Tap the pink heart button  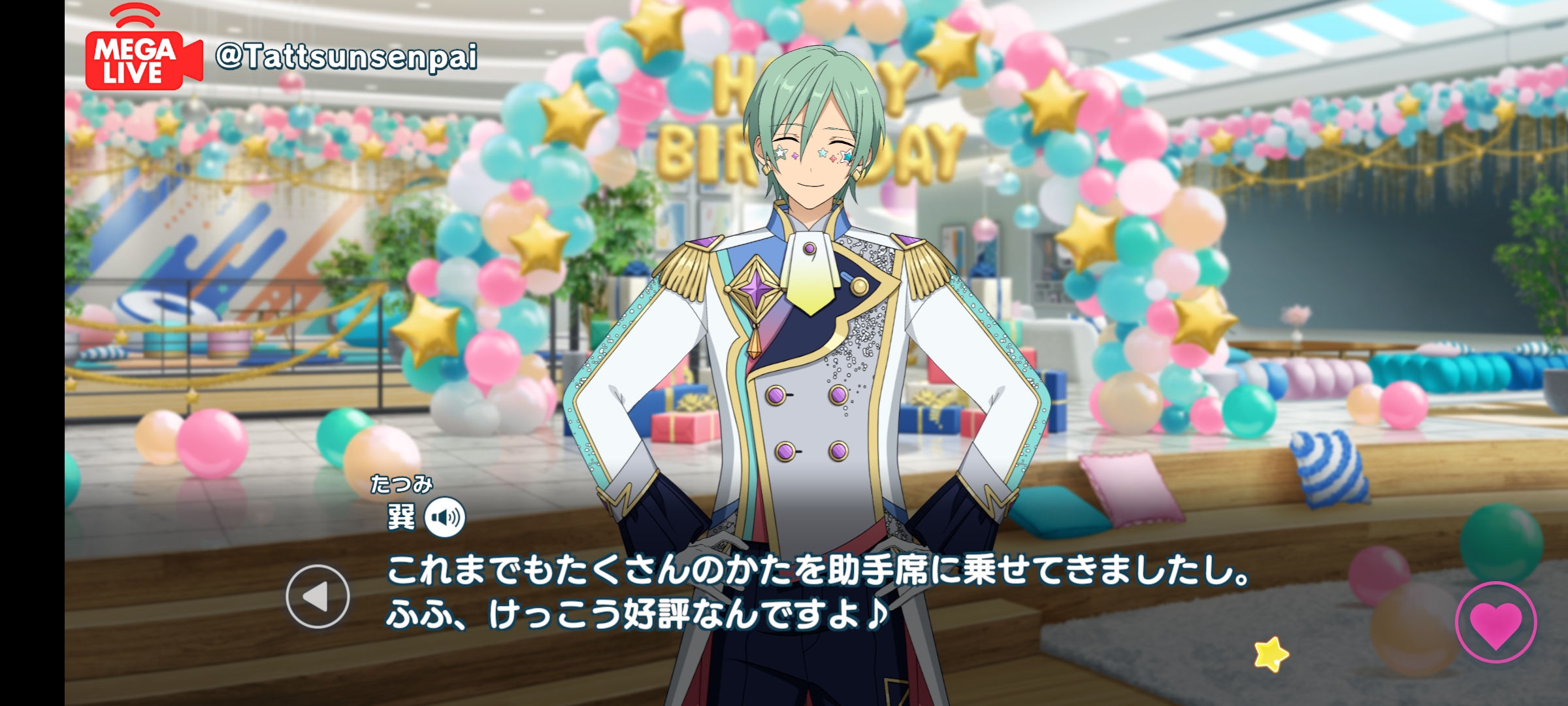(x=1495, y=622)
